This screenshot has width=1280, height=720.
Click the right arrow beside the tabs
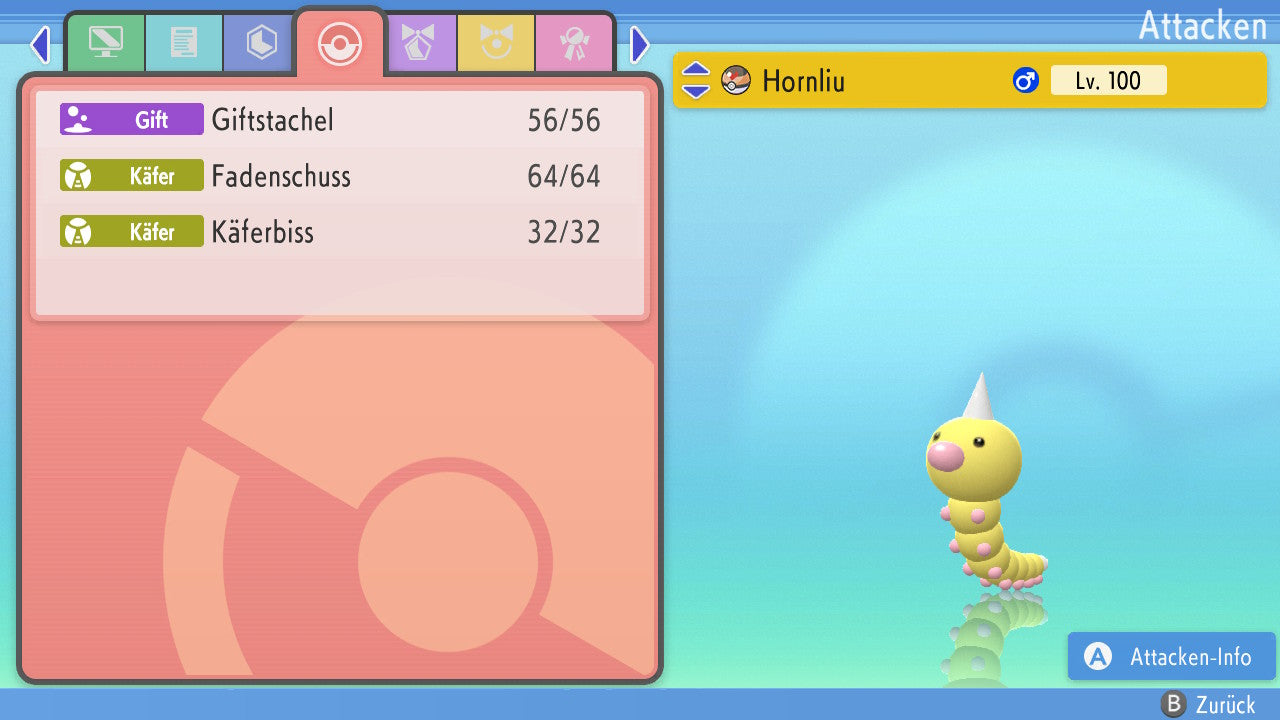640,44
